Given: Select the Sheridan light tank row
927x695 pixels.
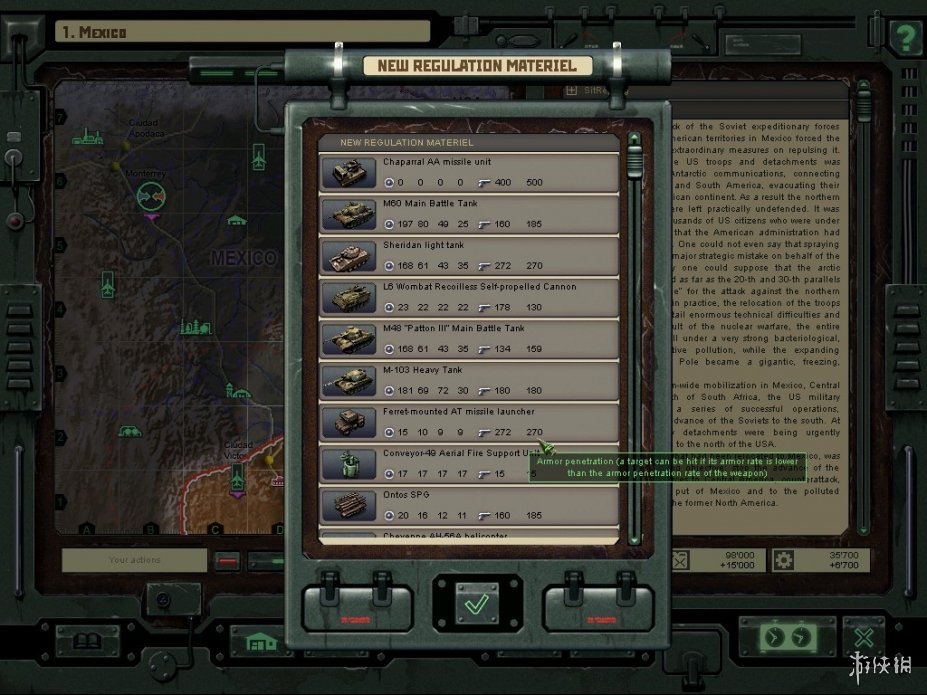Looking at the screenshot, I should coord(469,256).
